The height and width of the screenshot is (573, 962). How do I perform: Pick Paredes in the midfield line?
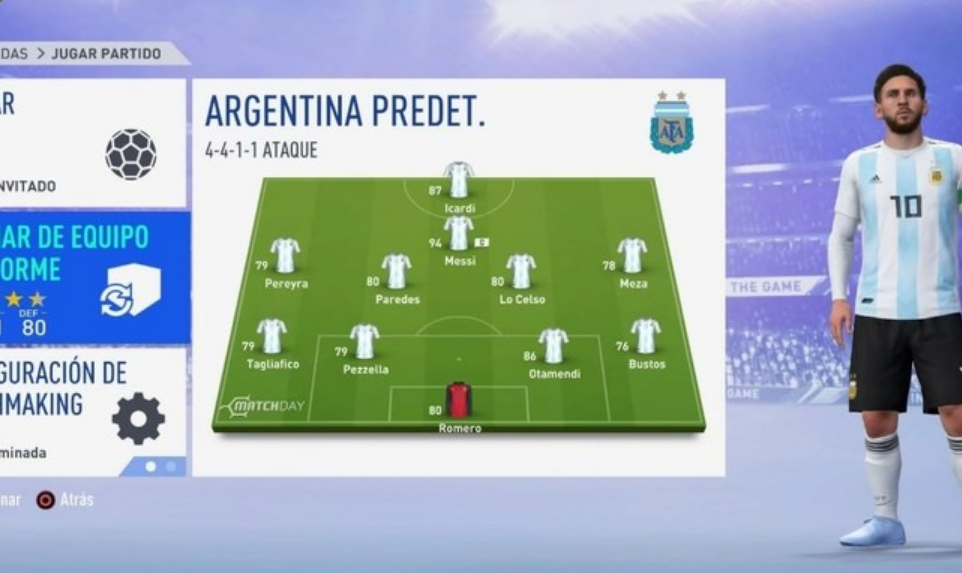tap(396, 270)
